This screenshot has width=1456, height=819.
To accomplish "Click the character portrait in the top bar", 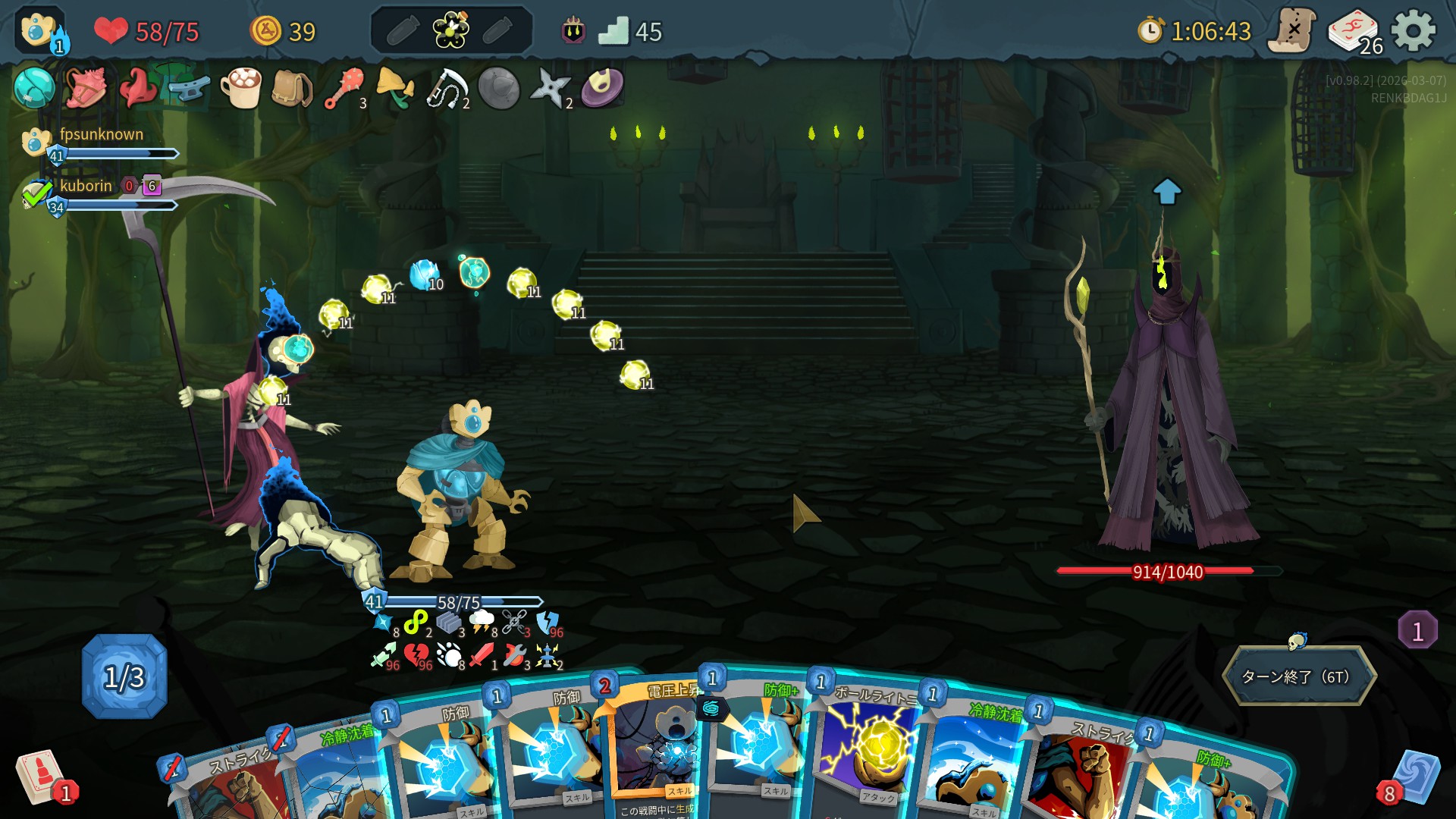I will [39, 31].
